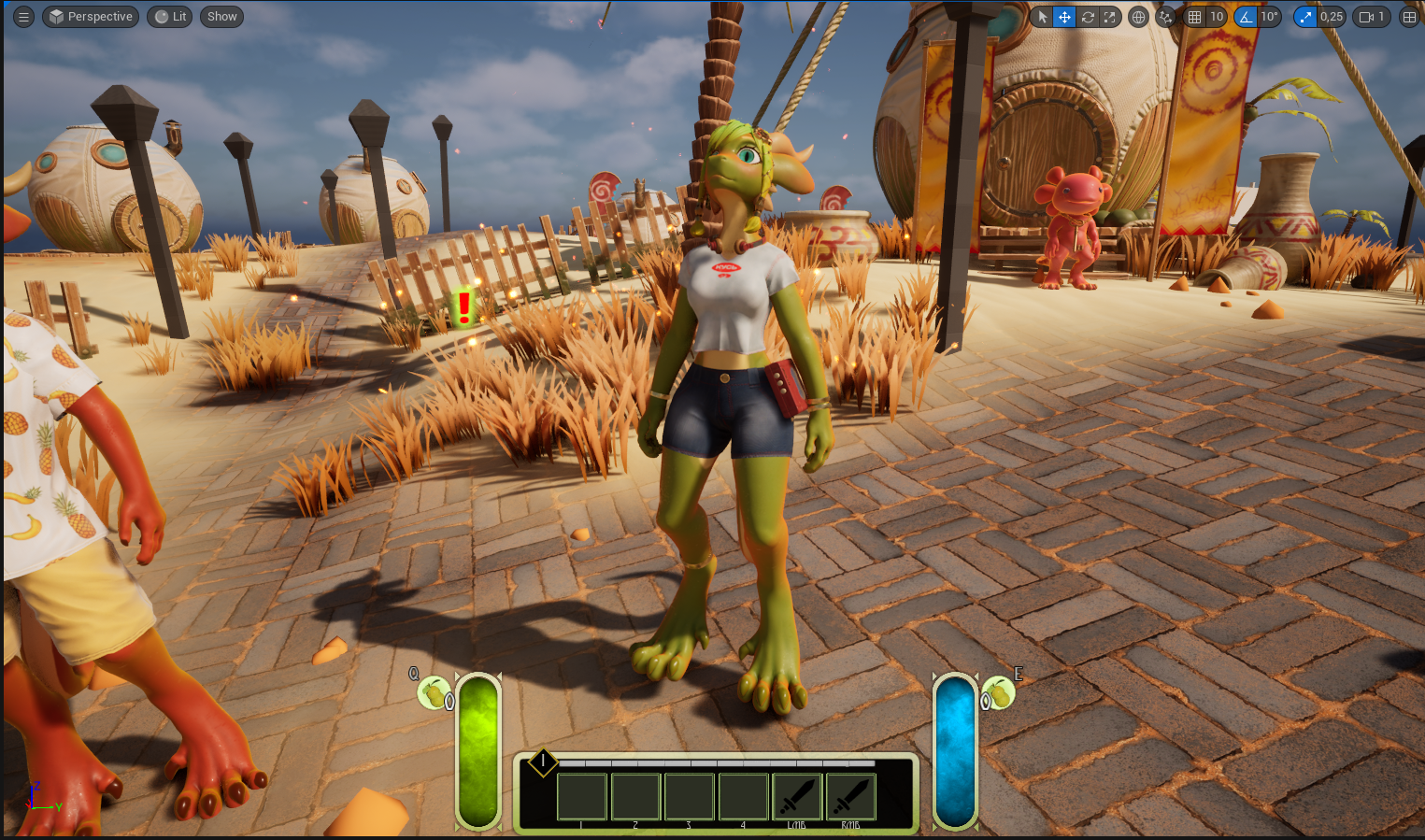Select the sword slot labeled LMB
The height and width of the screenshot is (840, 1425).
797,796
